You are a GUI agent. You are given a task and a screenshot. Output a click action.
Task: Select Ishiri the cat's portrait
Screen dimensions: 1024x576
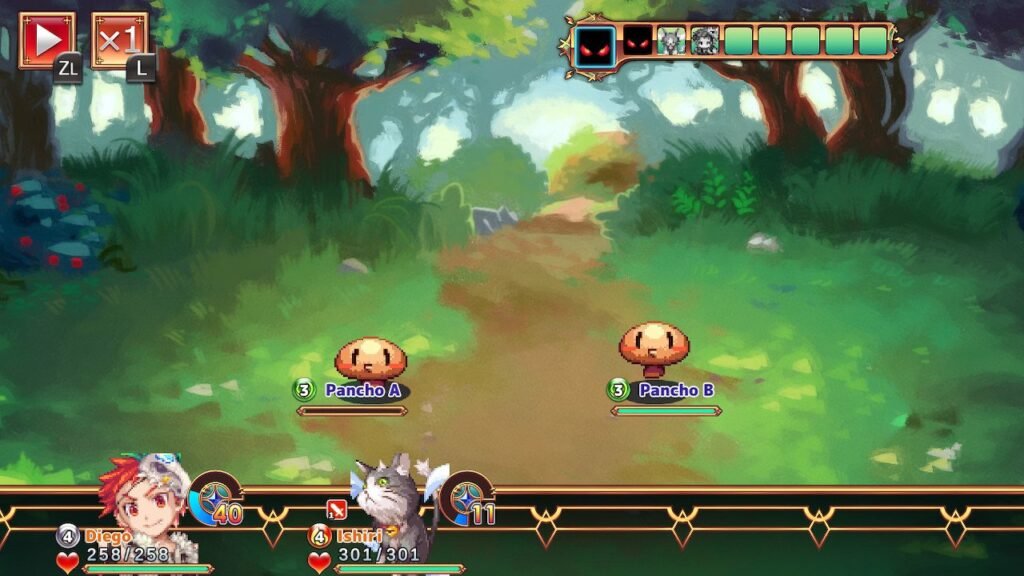point(395,500)
